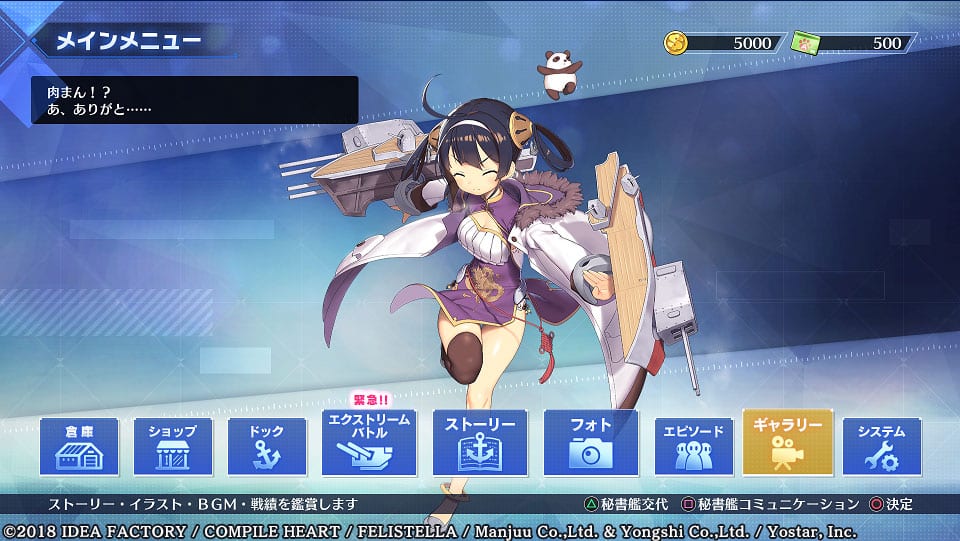Open the highlighted ギャラリー gallery tile
This screenshot has width=960, height=541.
(787, 443)
